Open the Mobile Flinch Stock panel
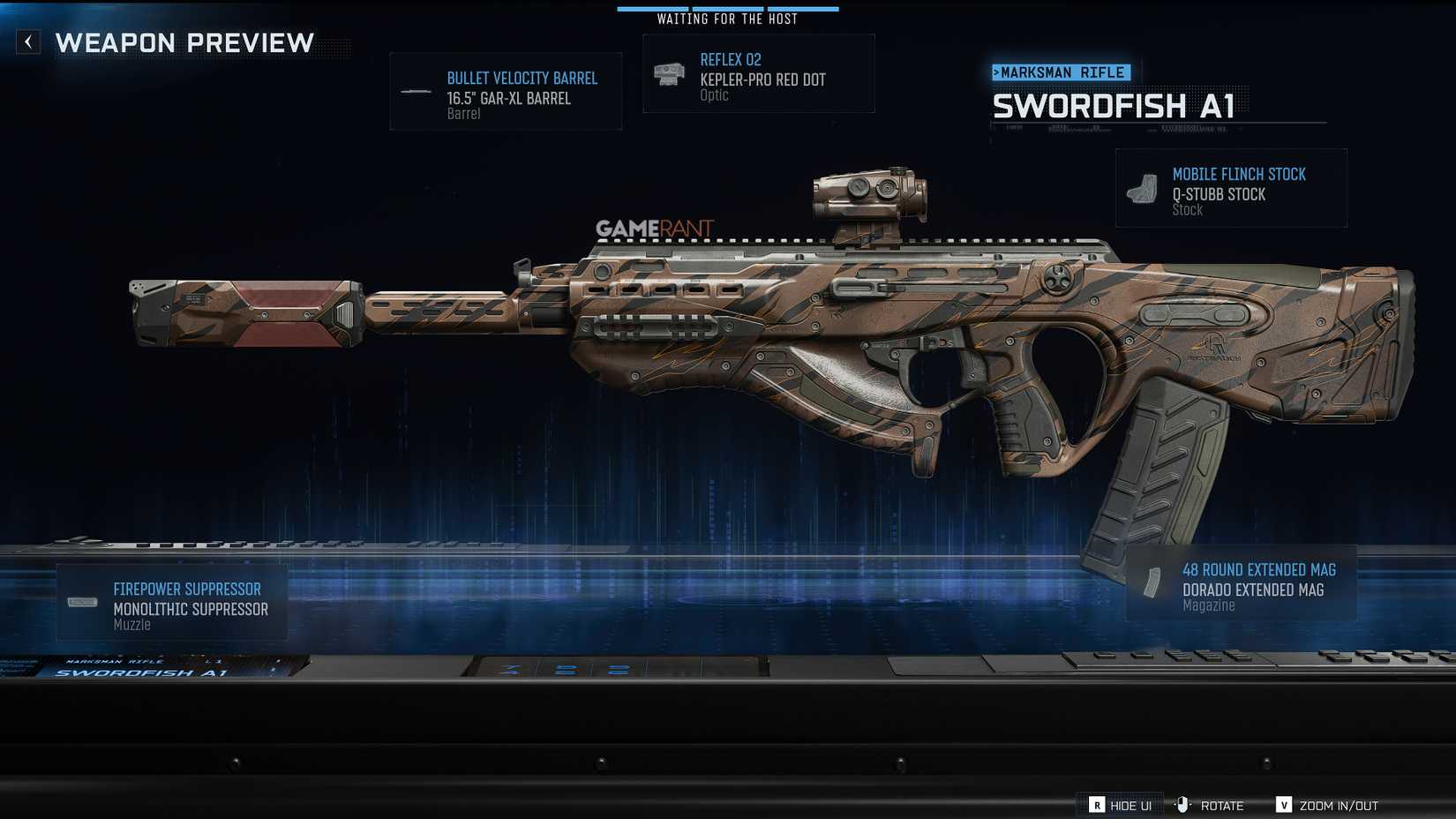This screenshot has width=1456, height=819. [x=1231, y=188]
